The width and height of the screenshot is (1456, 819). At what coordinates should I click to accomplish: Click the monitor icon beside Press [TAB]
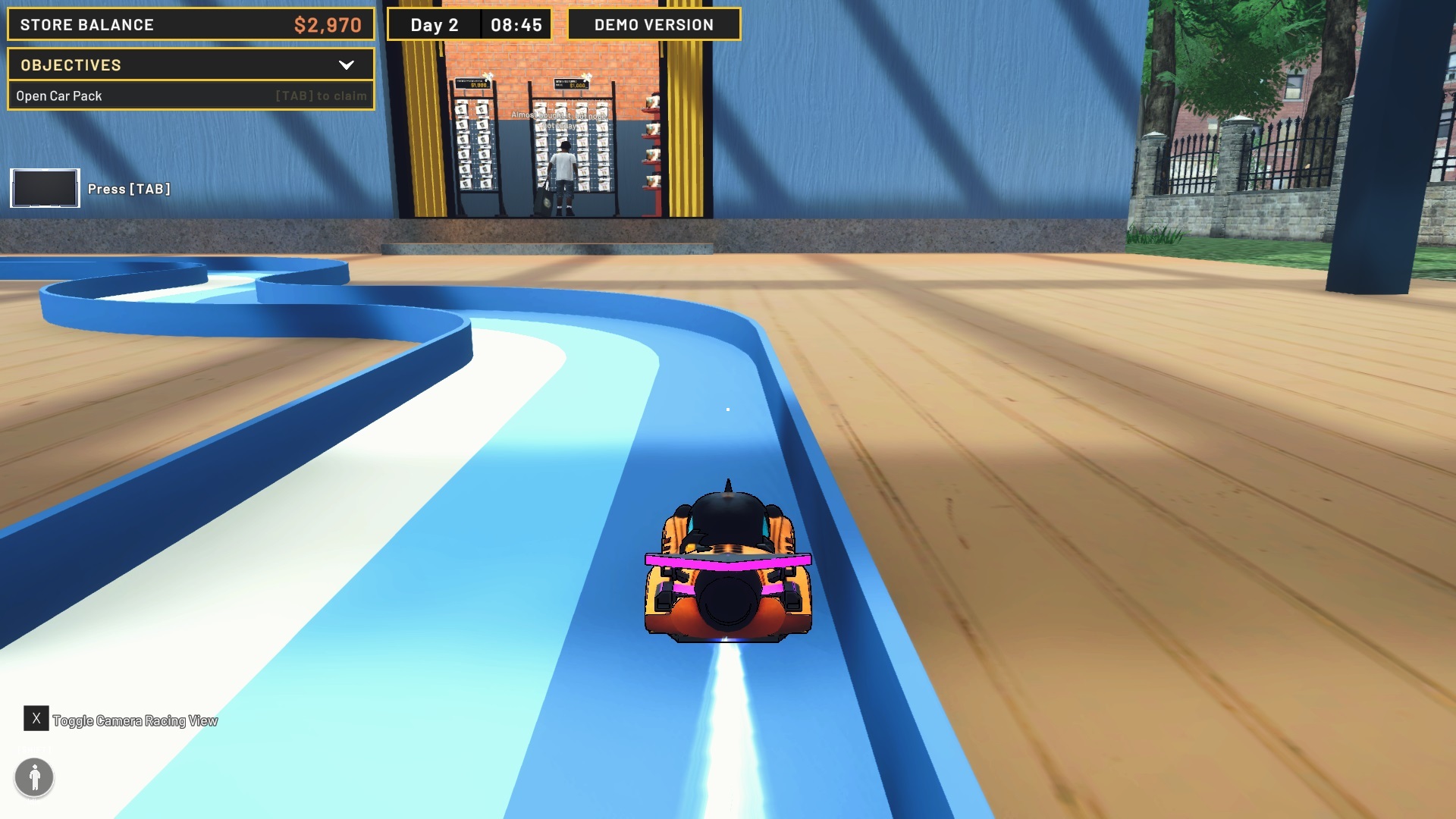[x=44, y=187]
